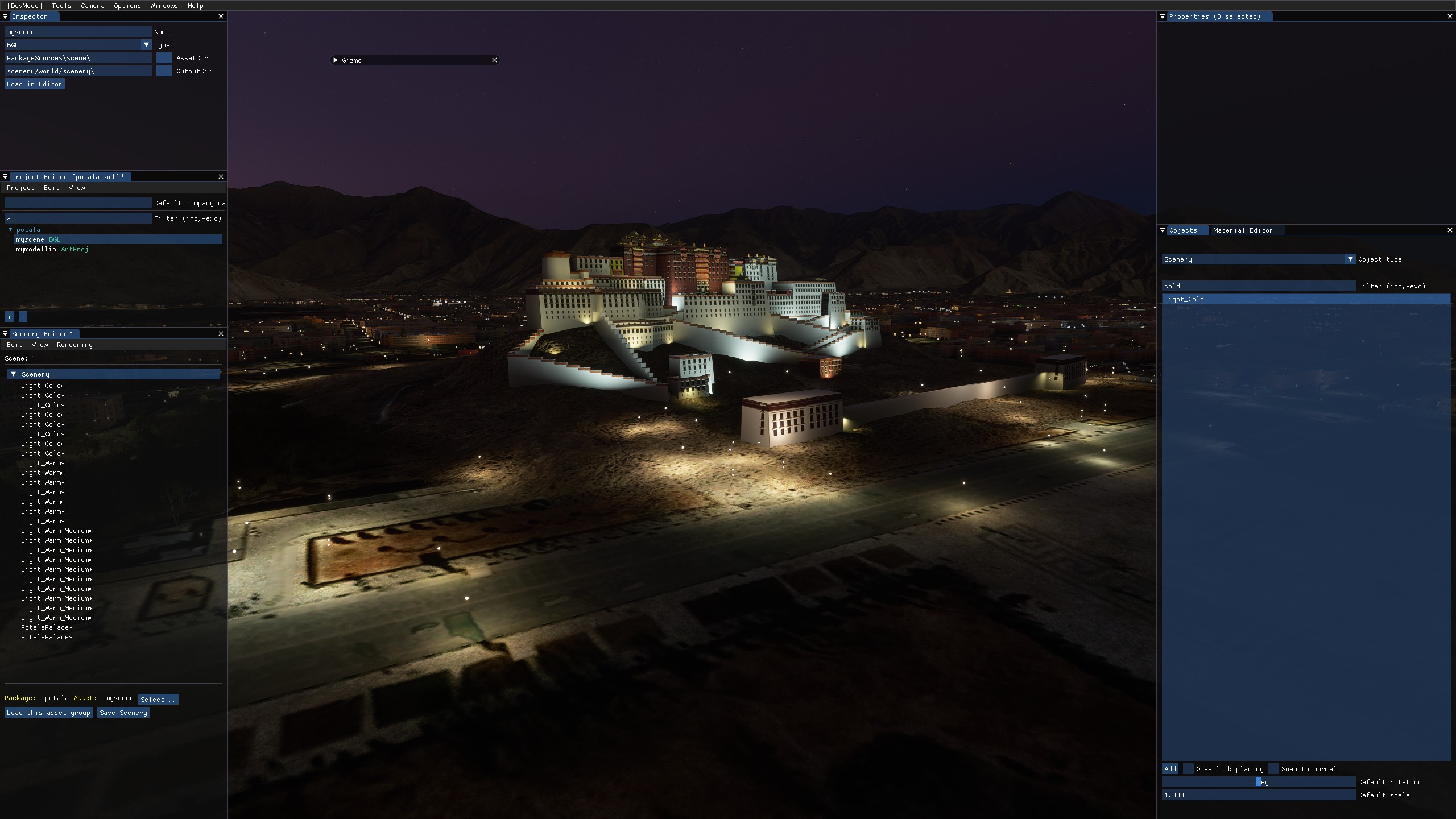Close the Inspector panel

click(x=221, y=16)
